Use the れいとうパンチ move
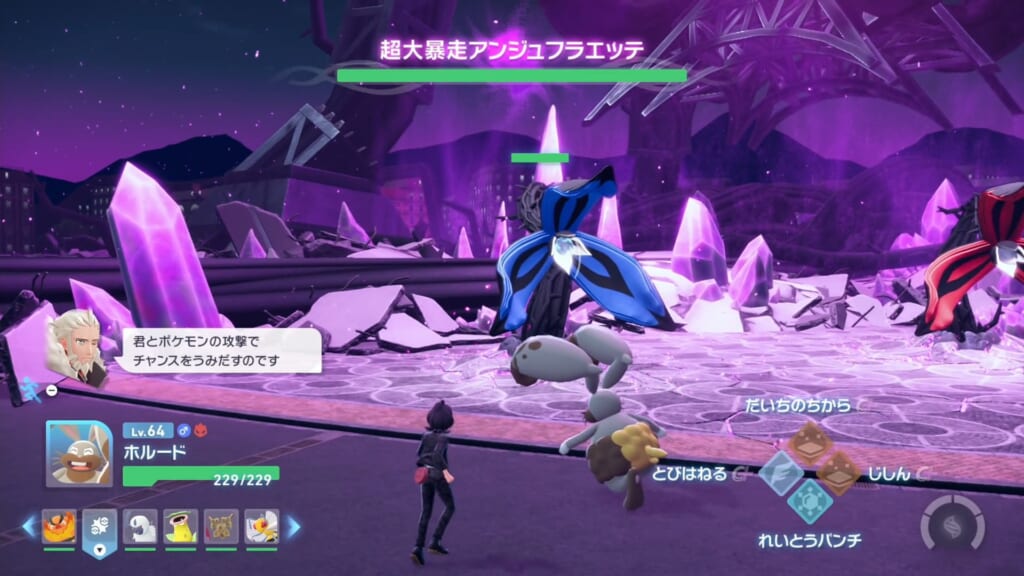This screenshot has width=1024, height=576. tap(809, 499)
